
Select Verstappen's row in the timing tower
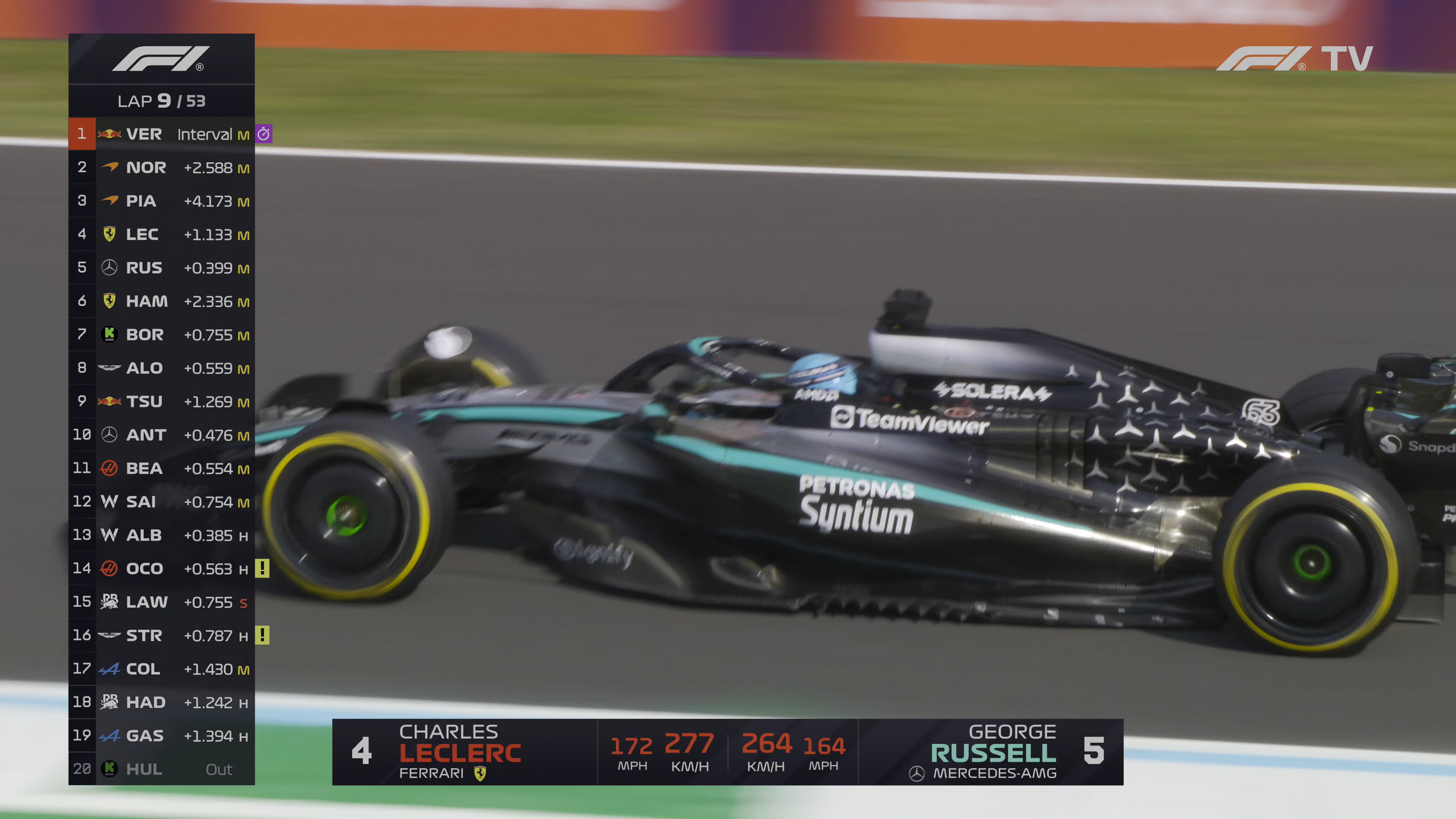click(x=161, y=134)
